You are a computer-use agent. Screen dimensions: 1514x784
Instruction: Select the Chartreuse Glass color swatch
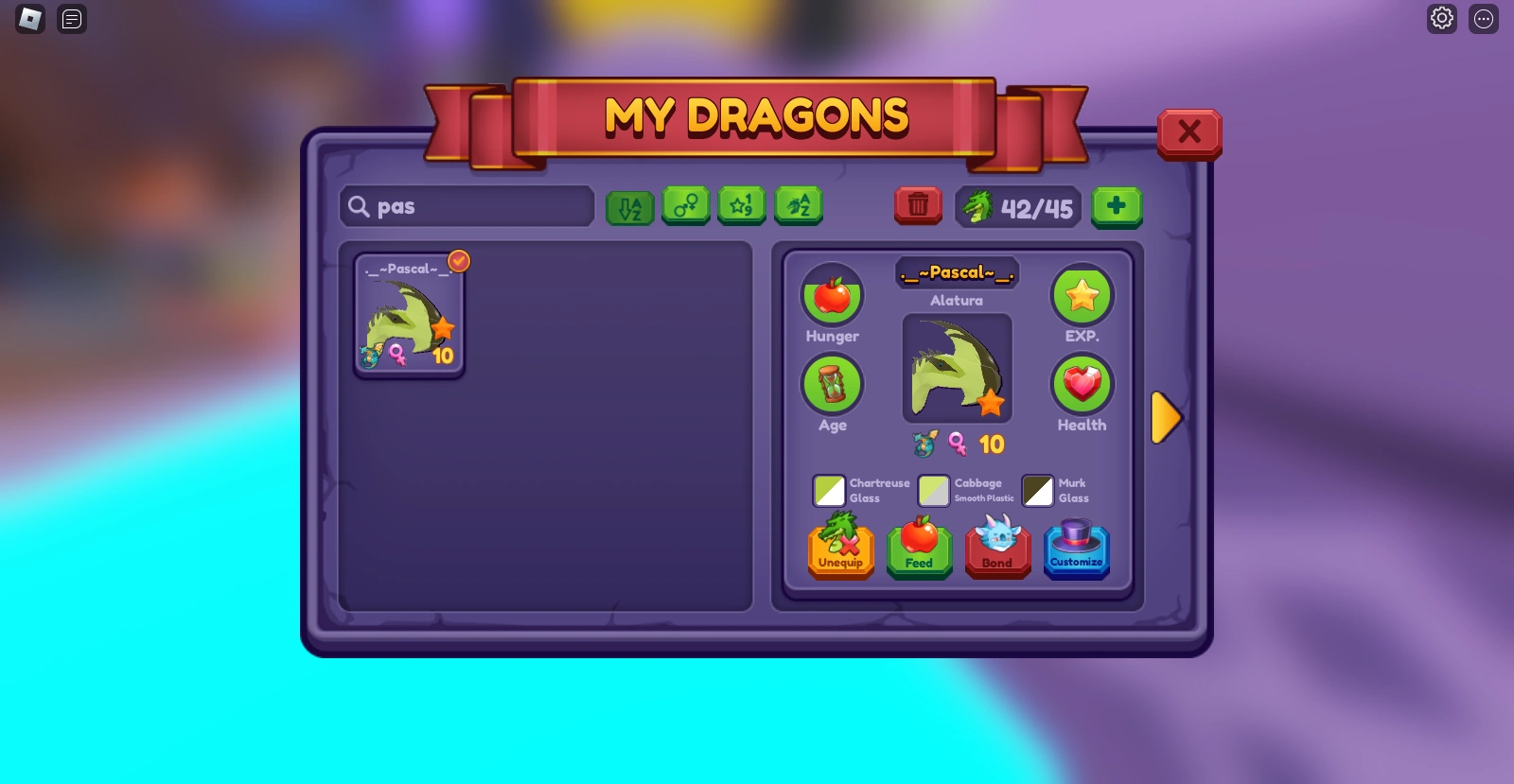(x=831, y=490)
